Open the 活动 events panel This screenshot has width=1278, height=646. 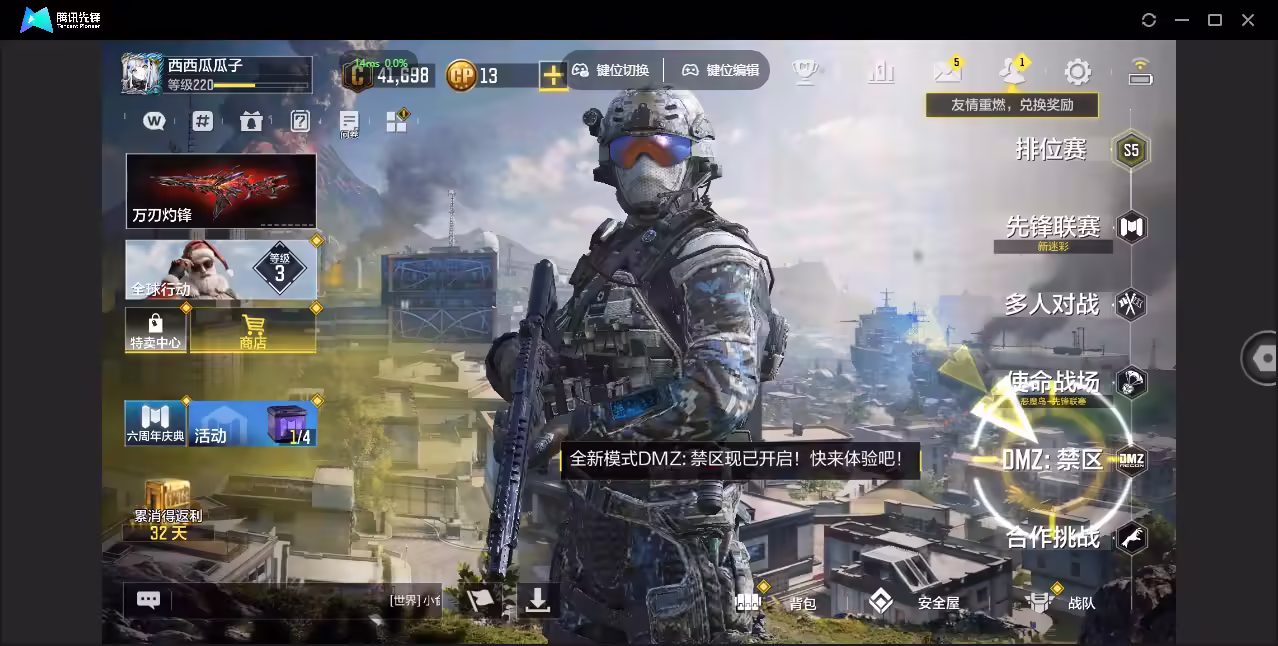pyautogui.click(x=252, y=424)
